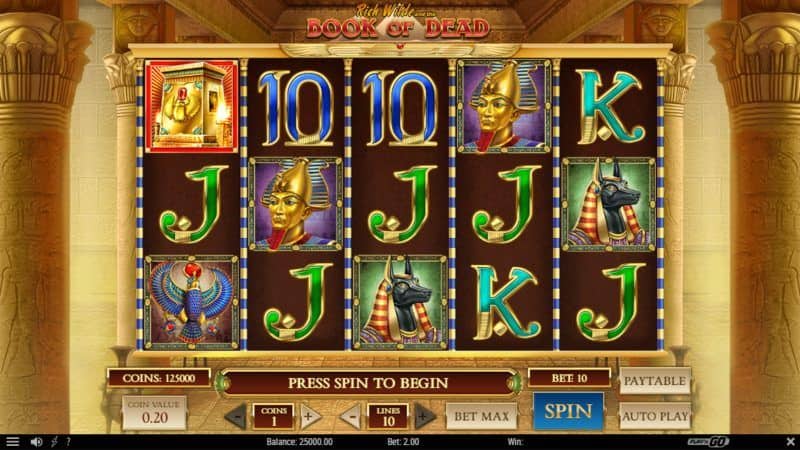
Task: Start AUTO PLAY mode
Action: point(655,414)
